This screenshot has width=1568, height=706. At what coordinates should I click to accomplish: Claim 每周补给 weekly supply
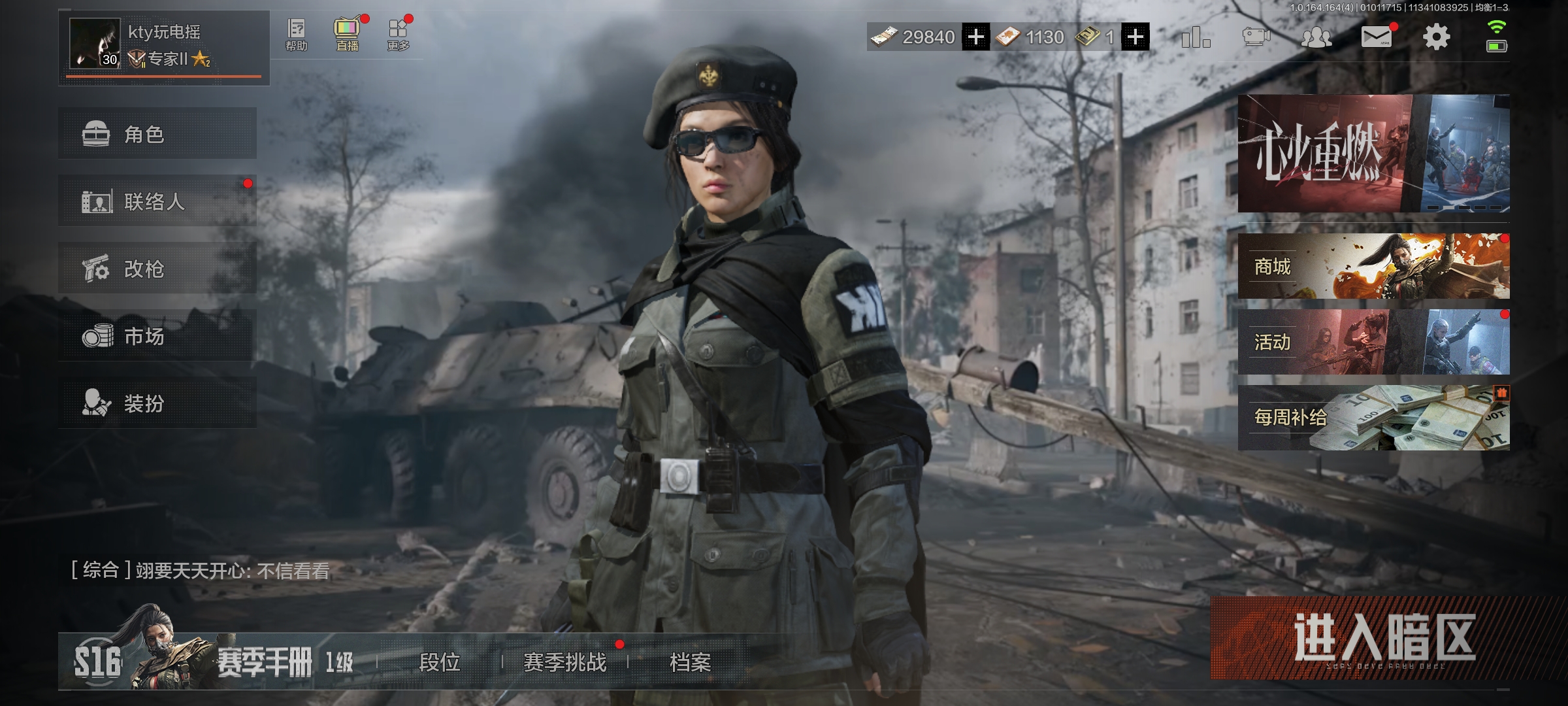(x=1373, y=418)
